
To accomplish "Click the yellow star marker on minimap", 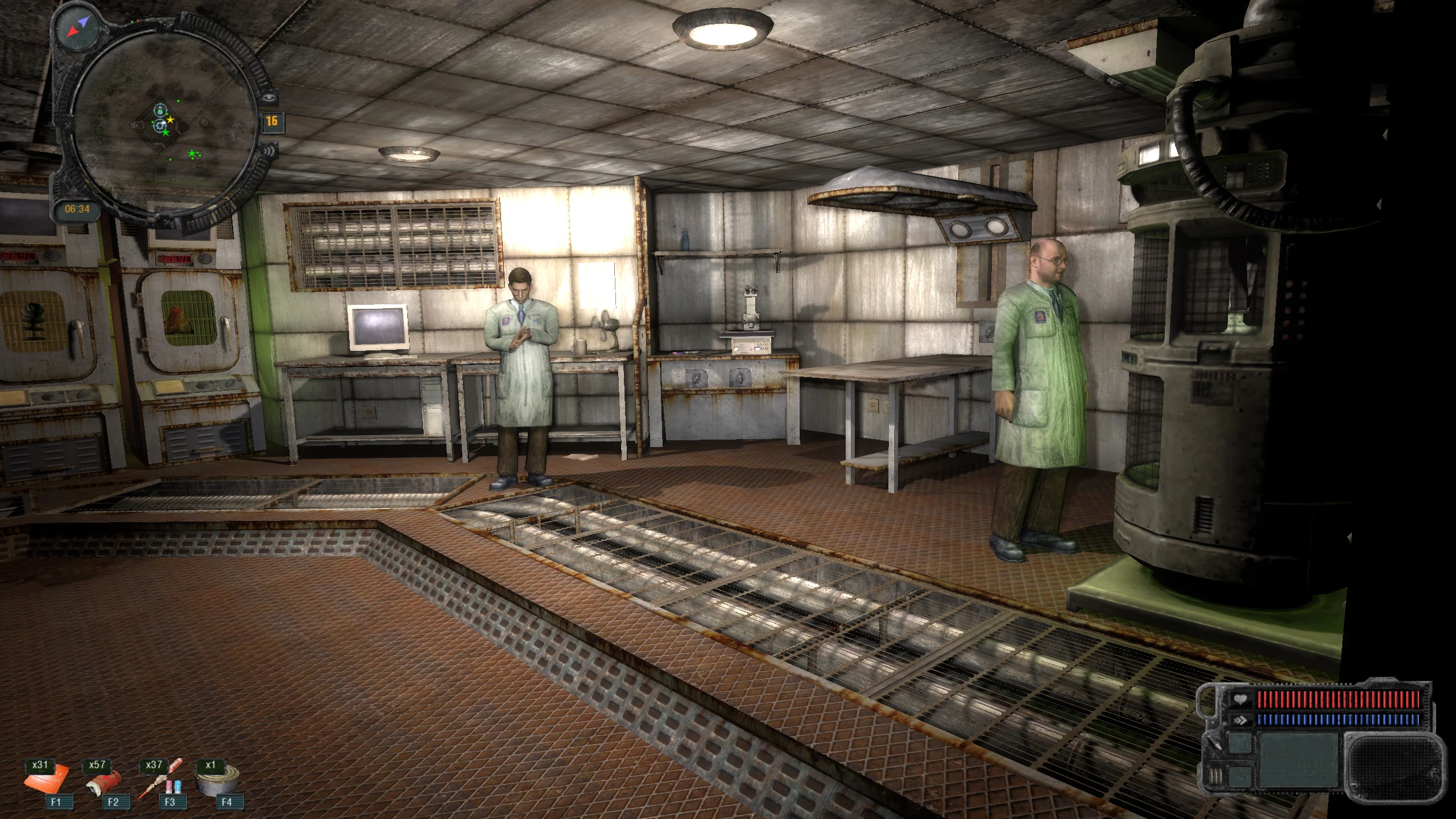I will click(x=170, y=120).
